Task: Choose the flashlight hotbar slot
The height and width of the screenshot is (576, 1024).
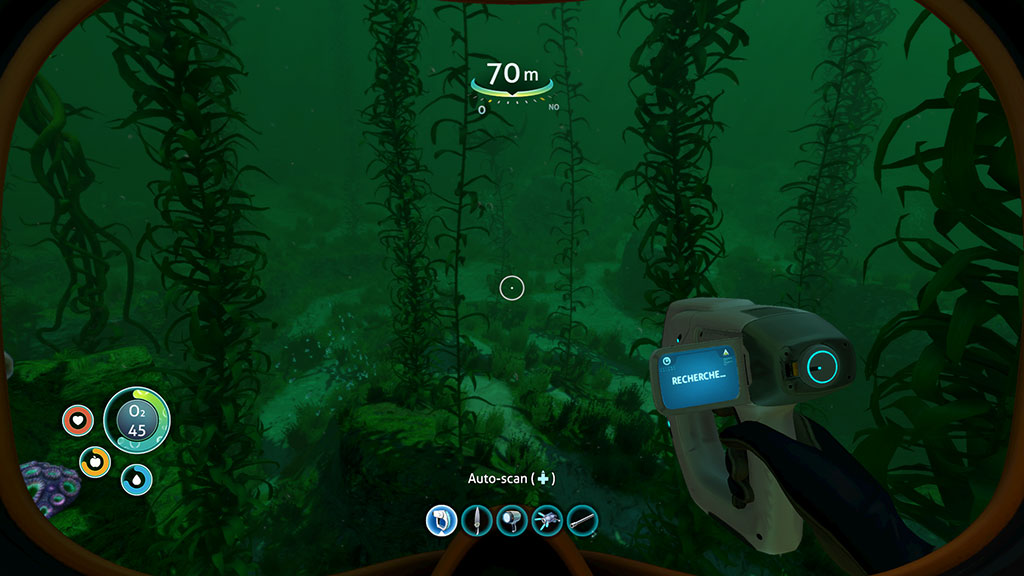Action: pyautogui.click(x=511, y=519)
